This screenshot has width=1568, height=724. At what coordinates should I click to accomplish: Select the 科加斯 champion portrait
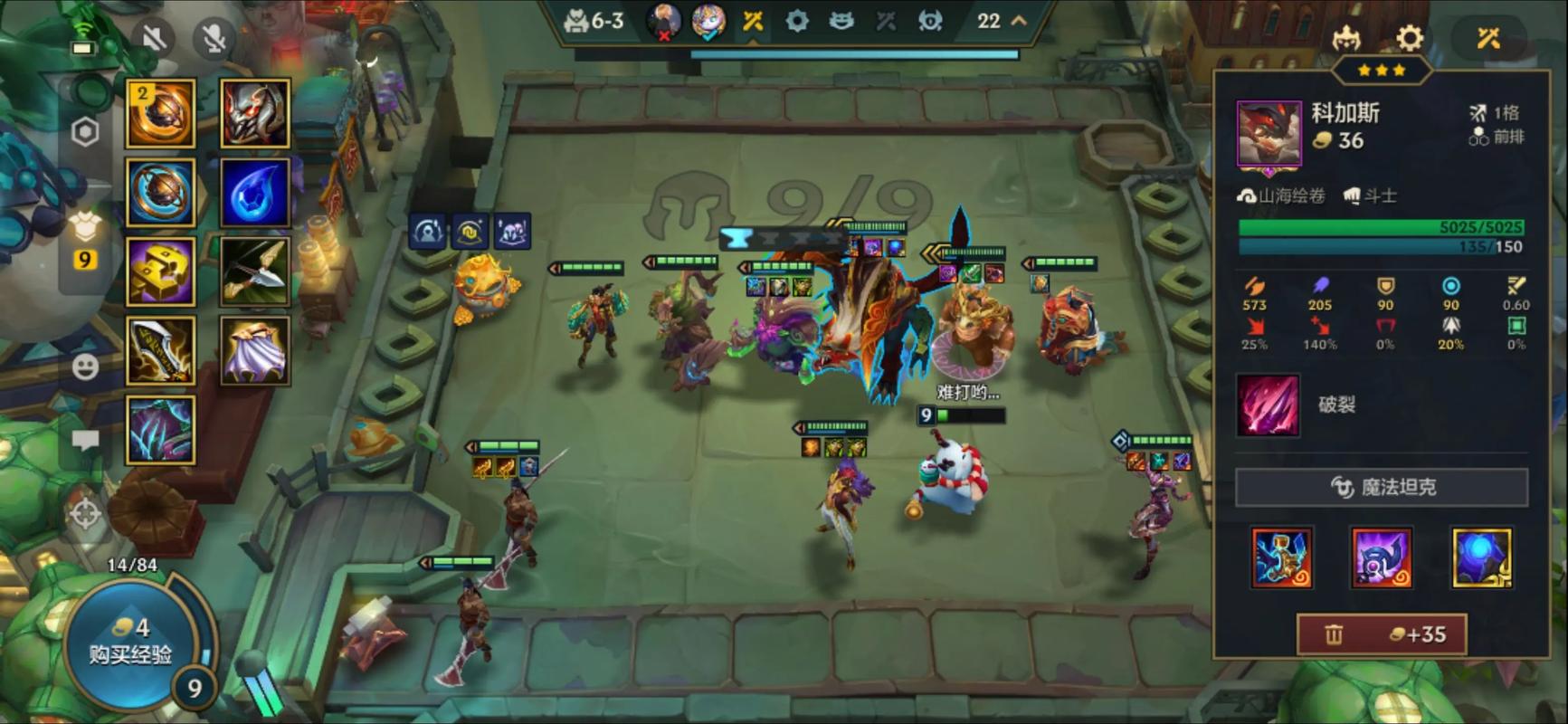[1269, 134]
